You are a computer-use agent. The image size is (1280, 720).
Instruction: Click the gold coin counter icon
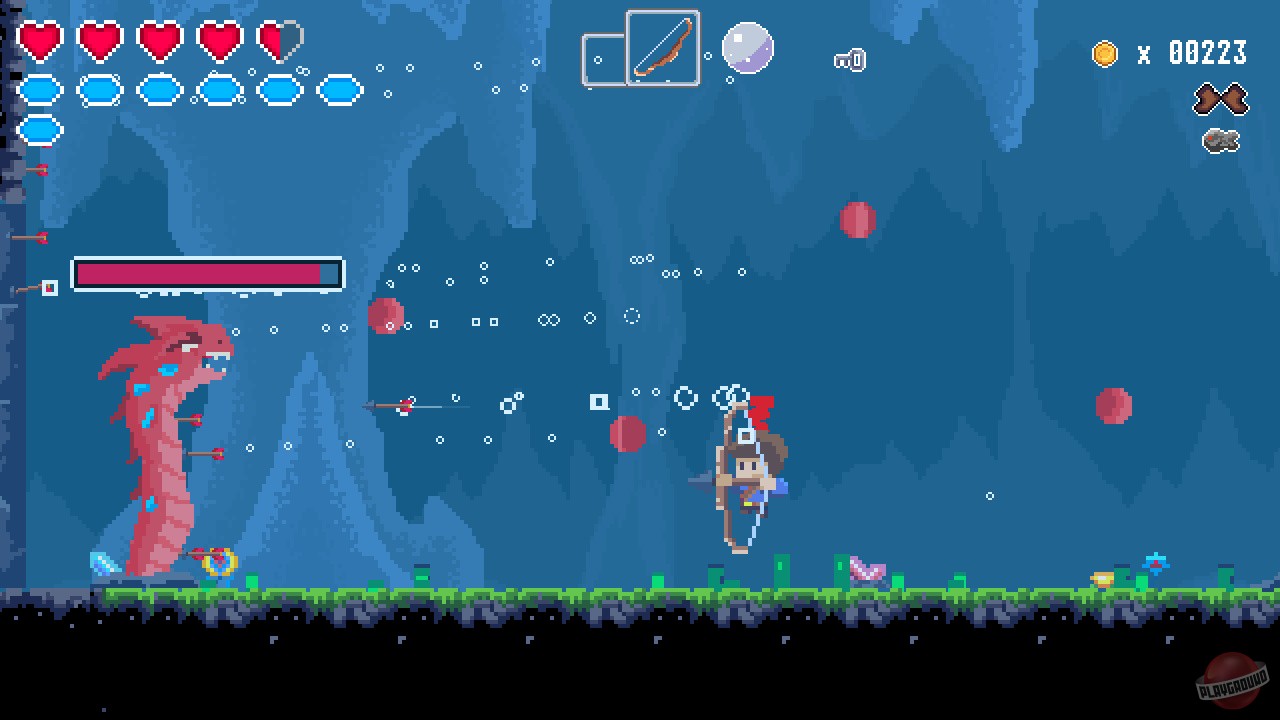[x=1103, y=55]
